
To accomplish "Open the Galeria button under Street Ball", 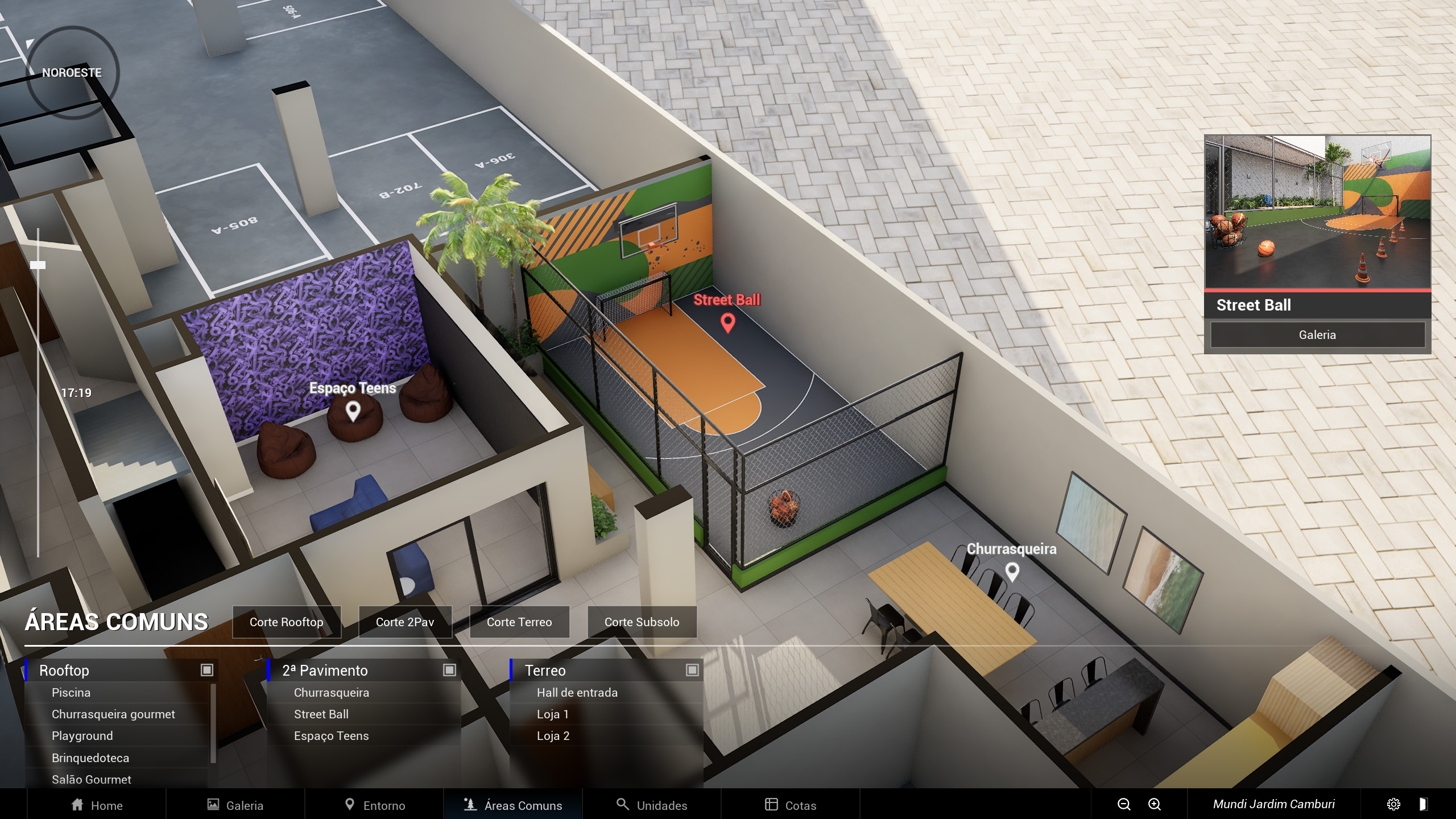I will (x=1317, y=335).
